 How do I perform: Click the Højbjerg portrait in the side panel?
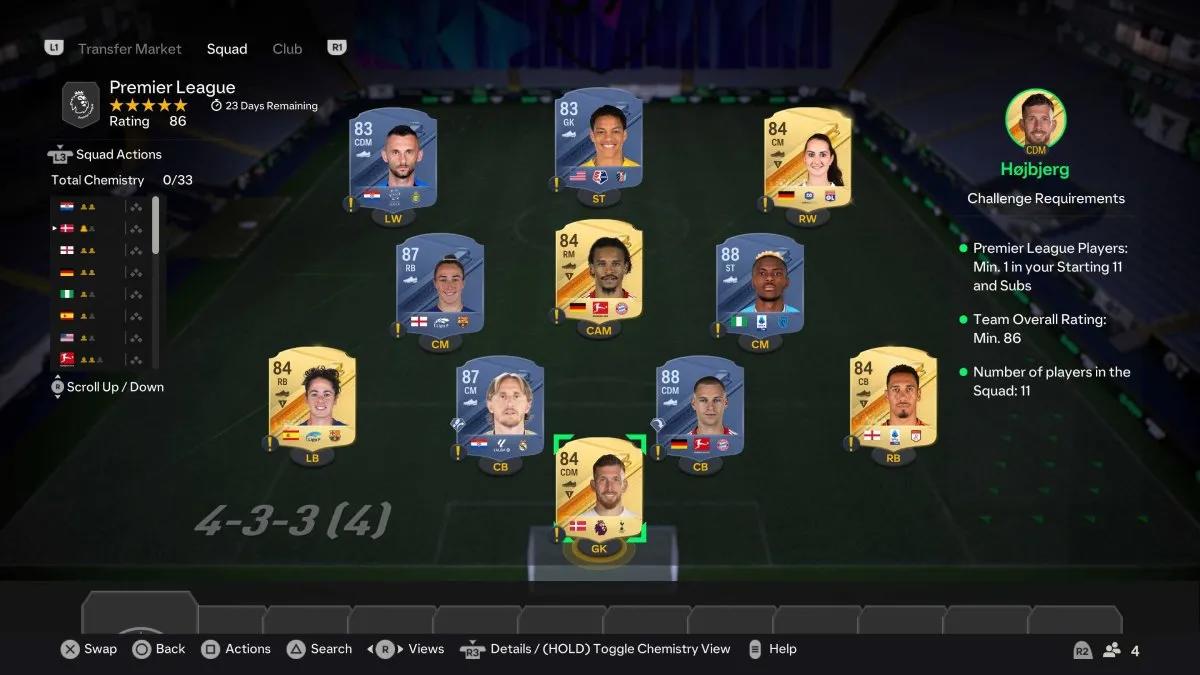coord(1035,119)
